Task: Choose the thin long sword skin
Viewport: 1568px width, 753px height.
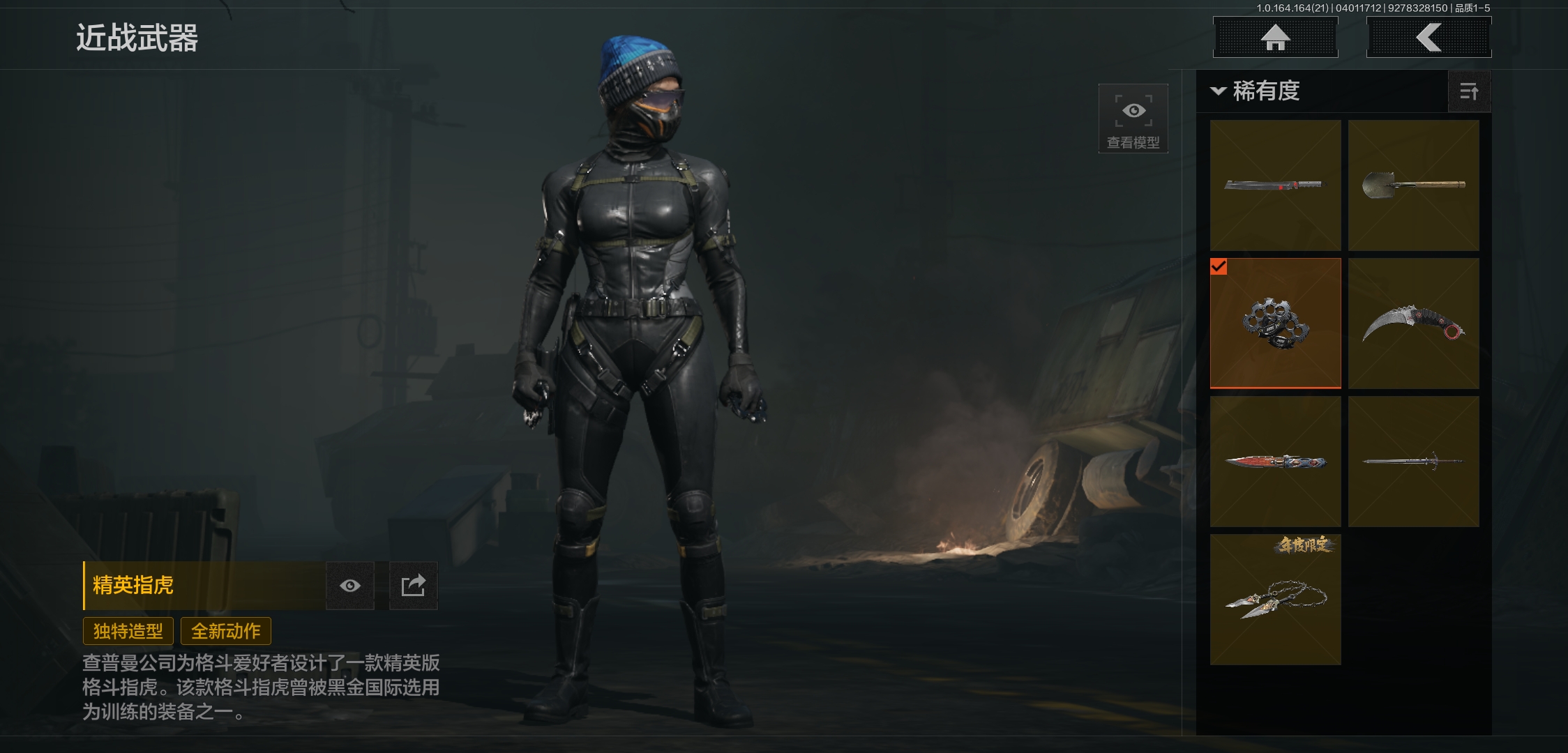Action: coord(1413,462)
